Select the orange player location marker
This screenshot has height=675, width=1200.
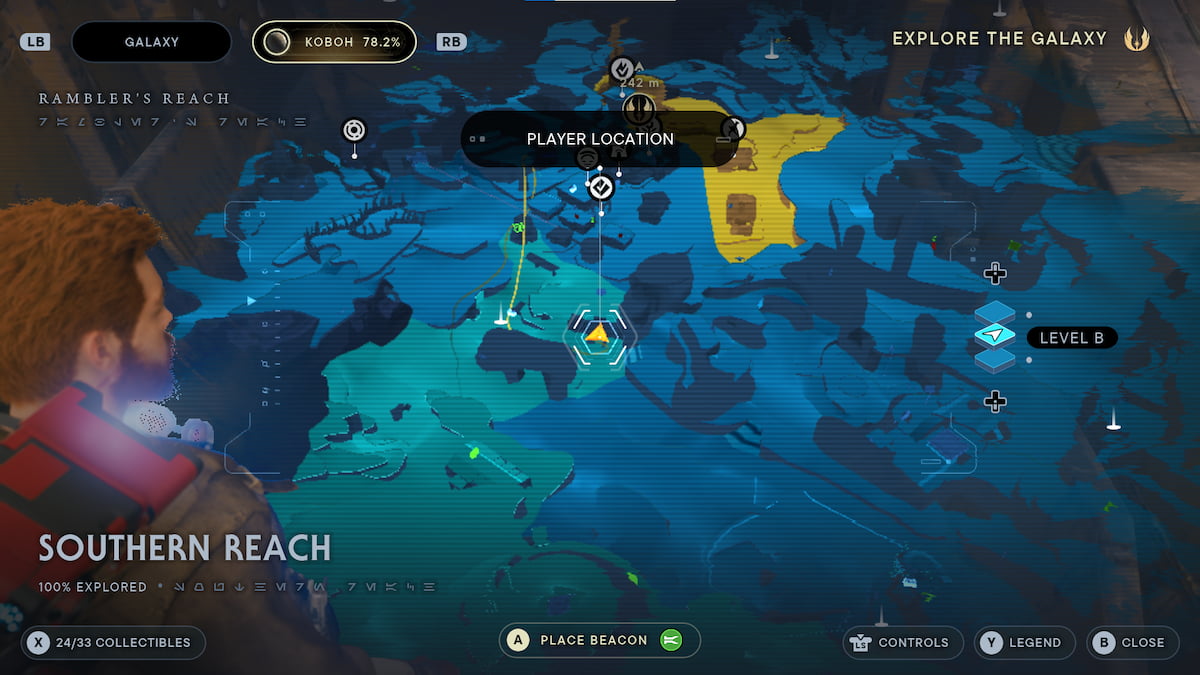597,334
